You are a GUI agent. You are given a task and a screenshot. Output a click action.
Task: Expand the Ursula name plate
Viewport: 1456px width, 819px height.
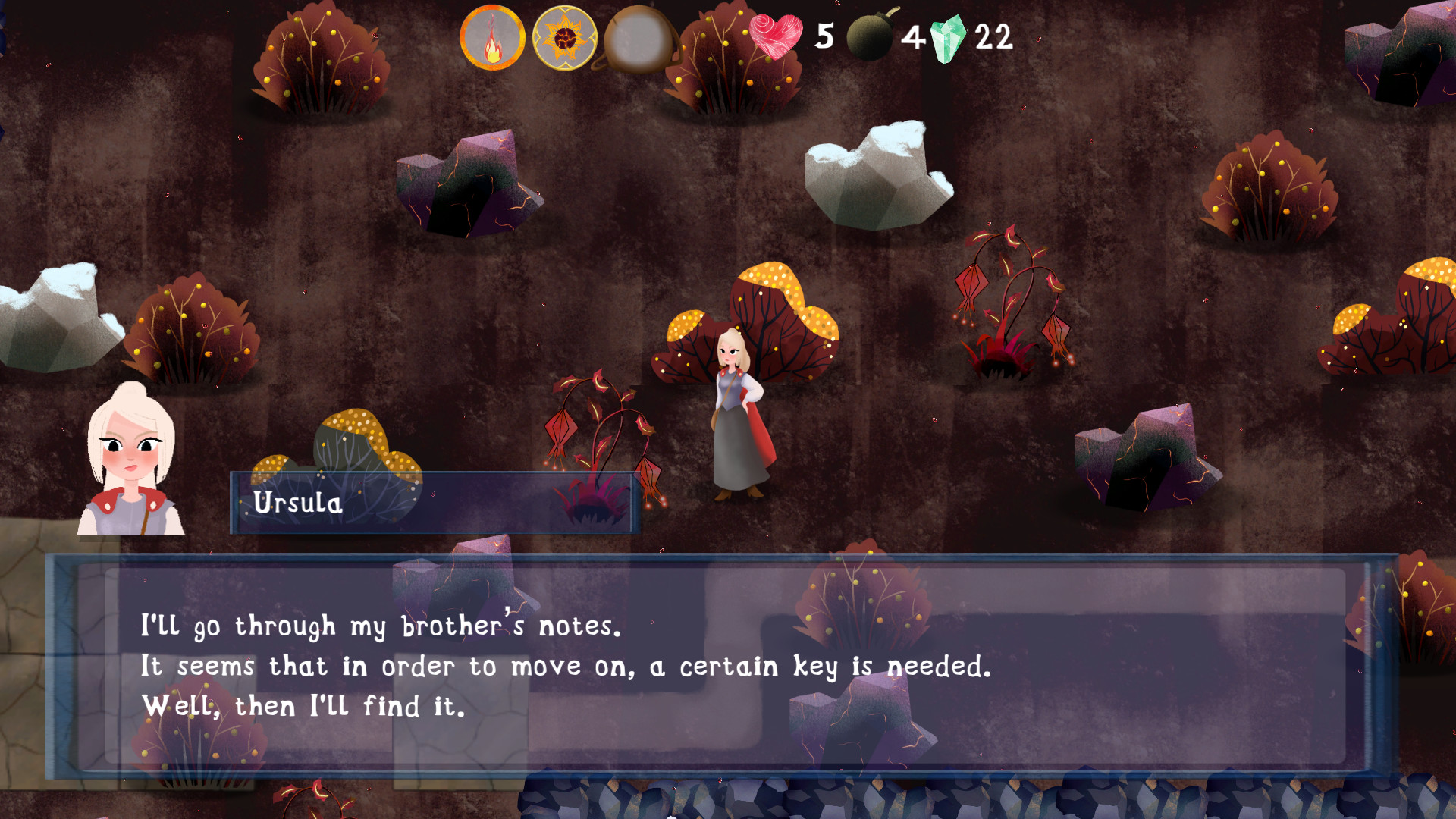[x=432, y=500]
